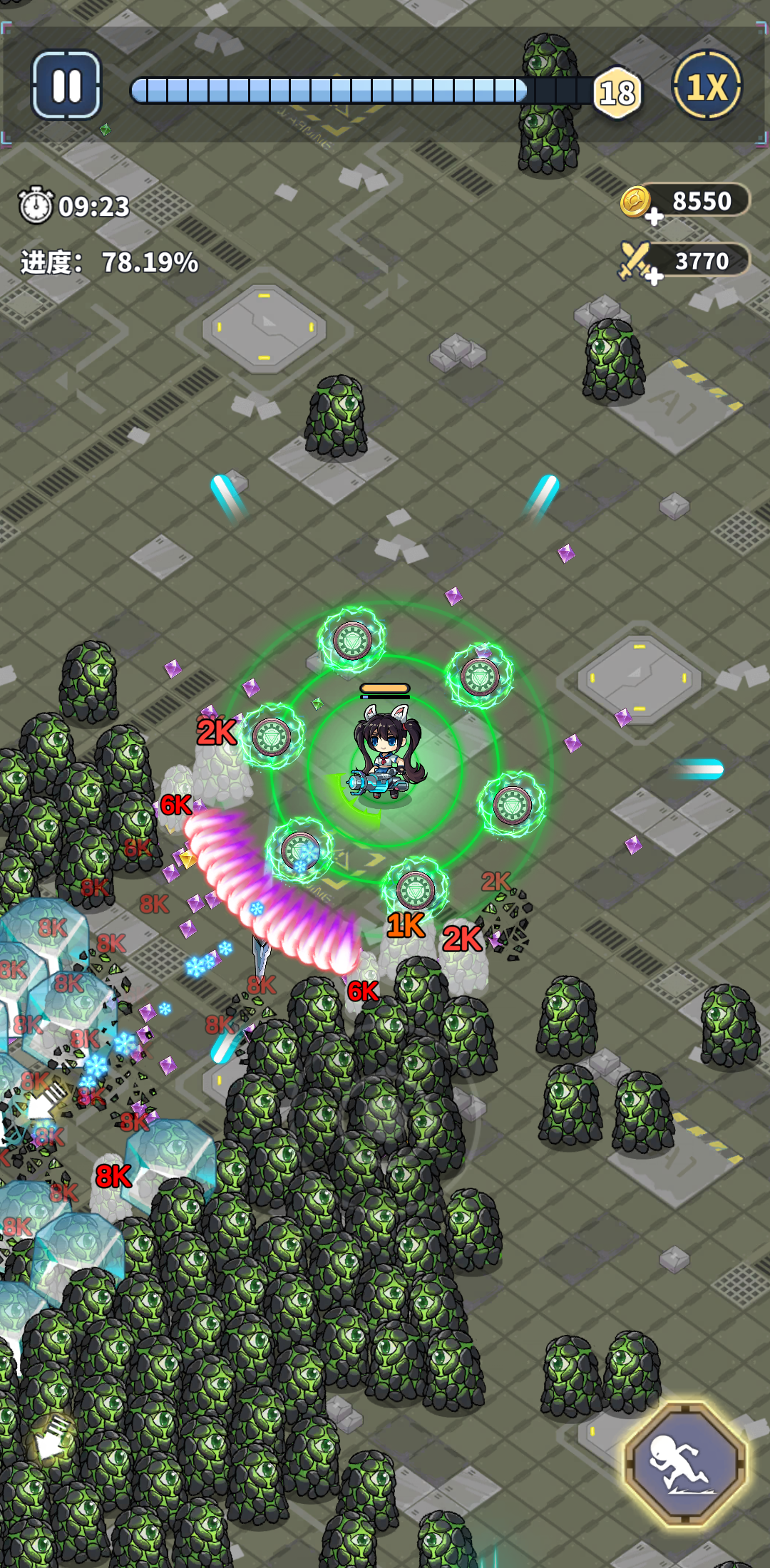Pause the game
This screenshot has width=770, height=1568.
[66, 86]
